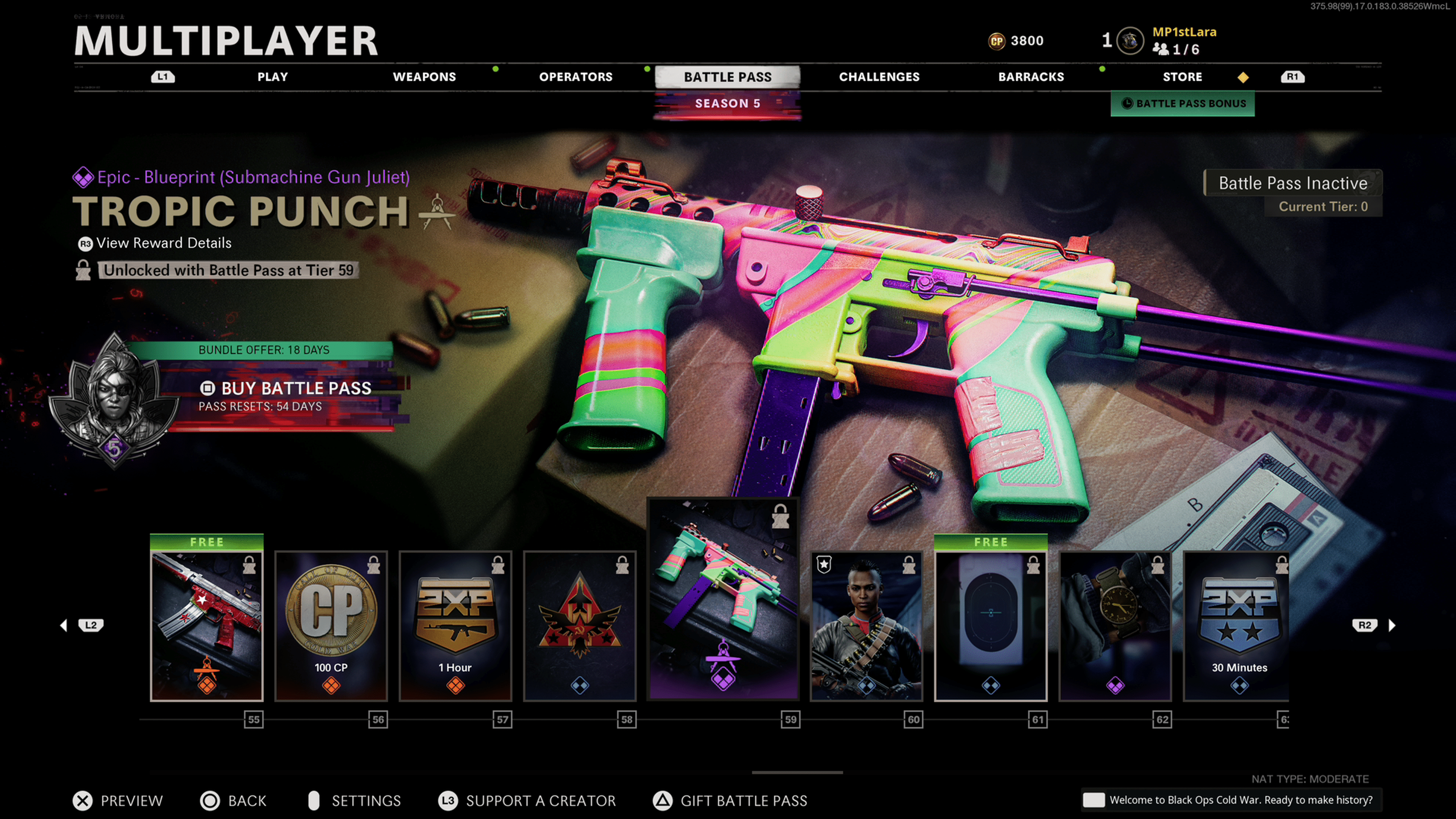1456x819 pixels.
Task: Switch to the Play tab
Action: click(x=273, y=77)
